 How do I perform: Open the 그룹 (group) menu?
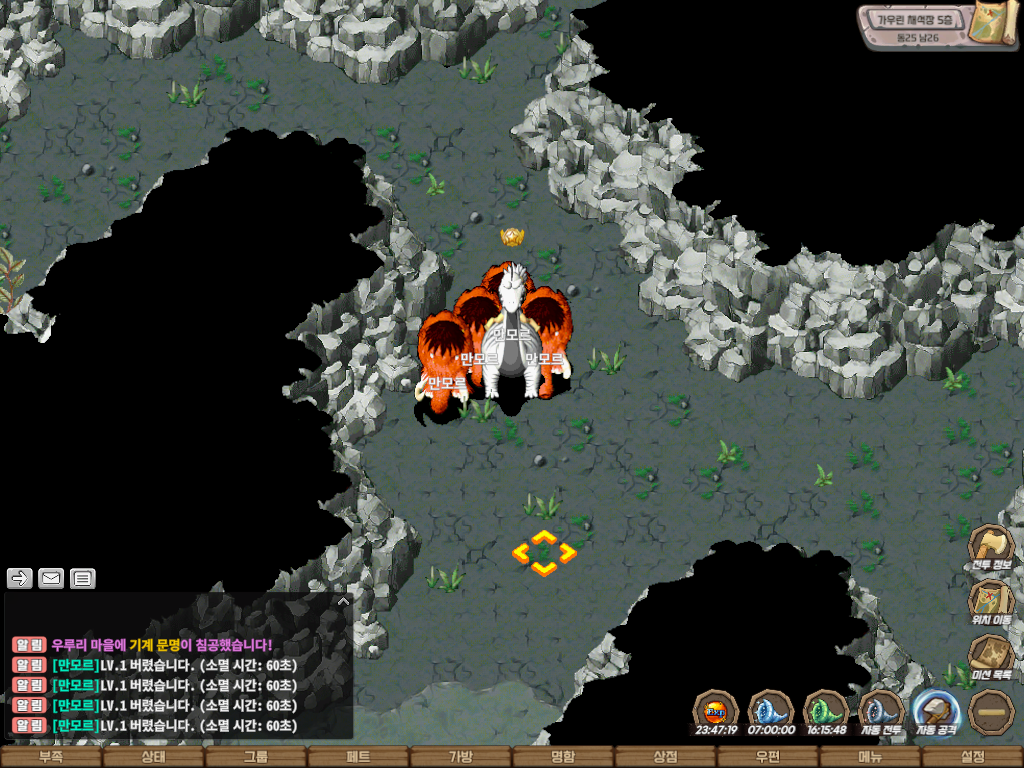256,757
